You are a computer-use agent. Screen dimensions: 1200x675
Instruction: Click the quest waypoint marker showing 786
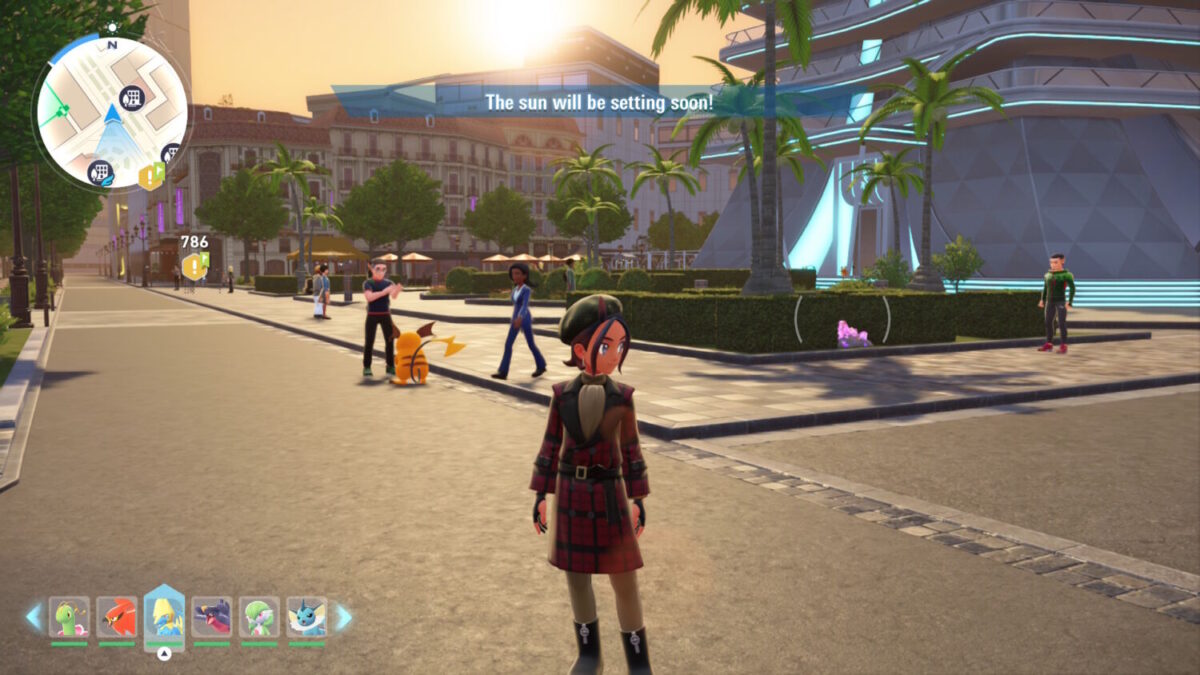194,266
